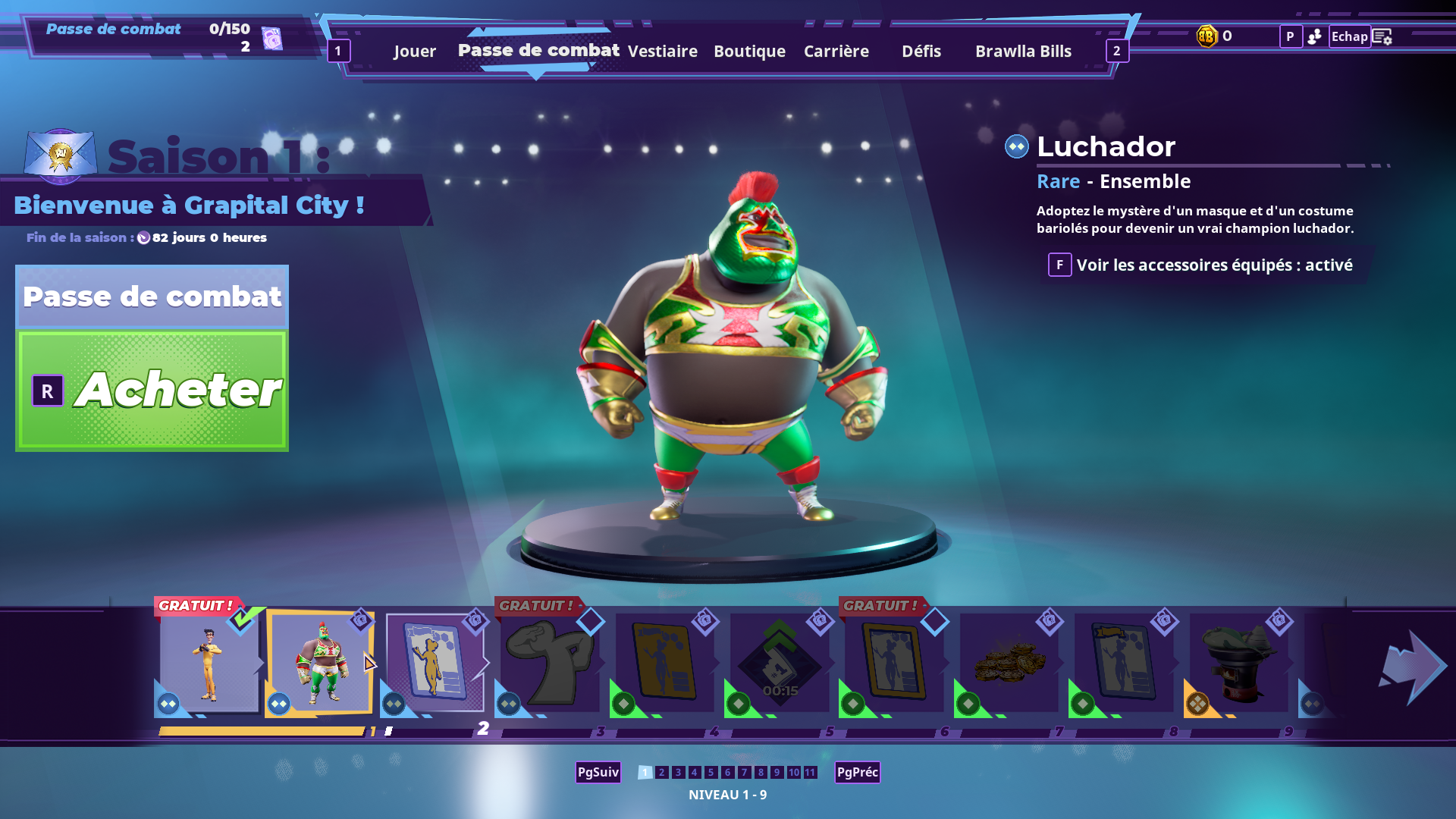The image size is (1456, 819).
Task: Click the diamond marker on tier 3 GRATUIT reward
Action: pos(591,622)
